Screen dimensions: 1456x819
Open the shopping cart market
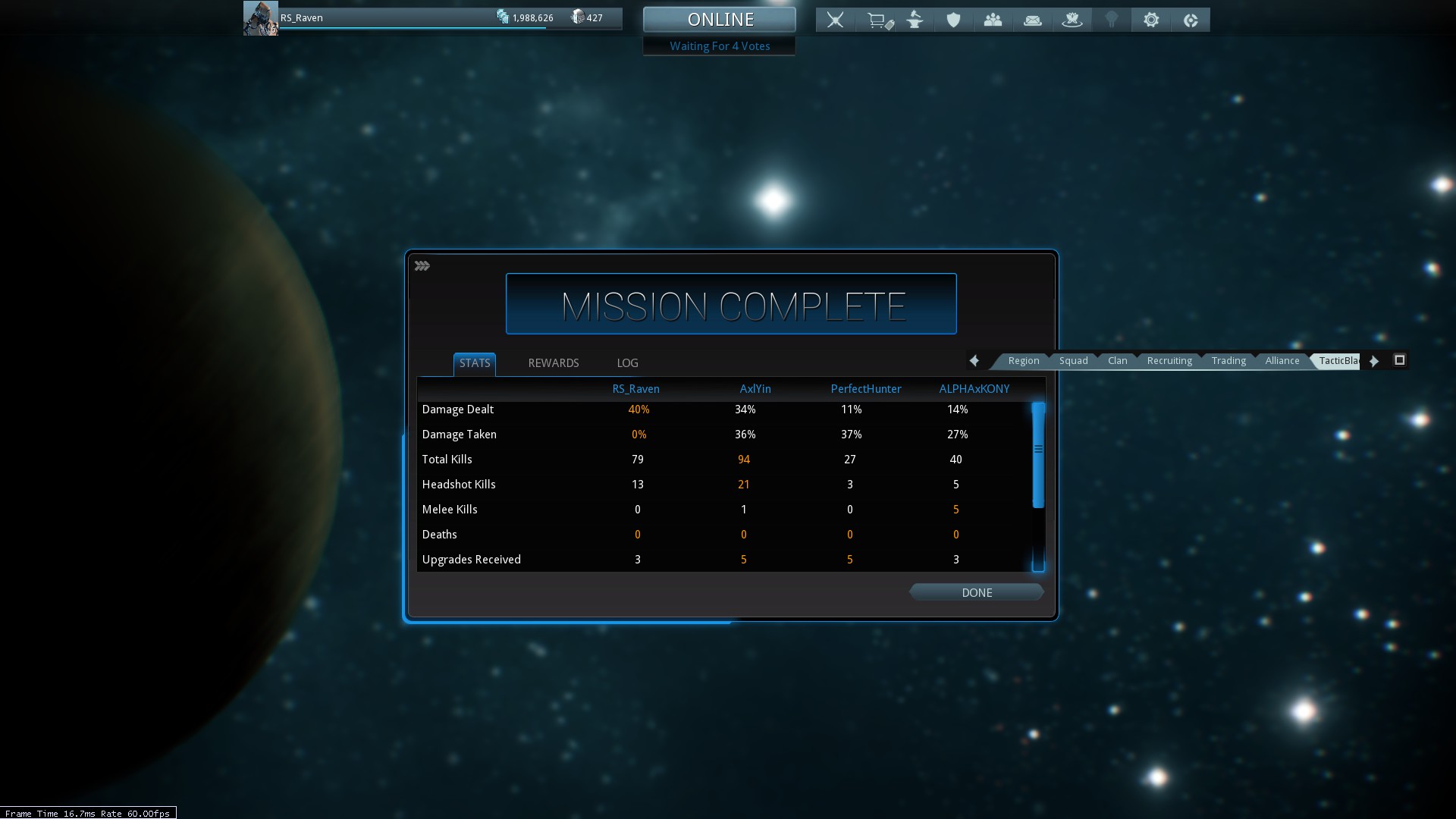(x=879, y=20)
